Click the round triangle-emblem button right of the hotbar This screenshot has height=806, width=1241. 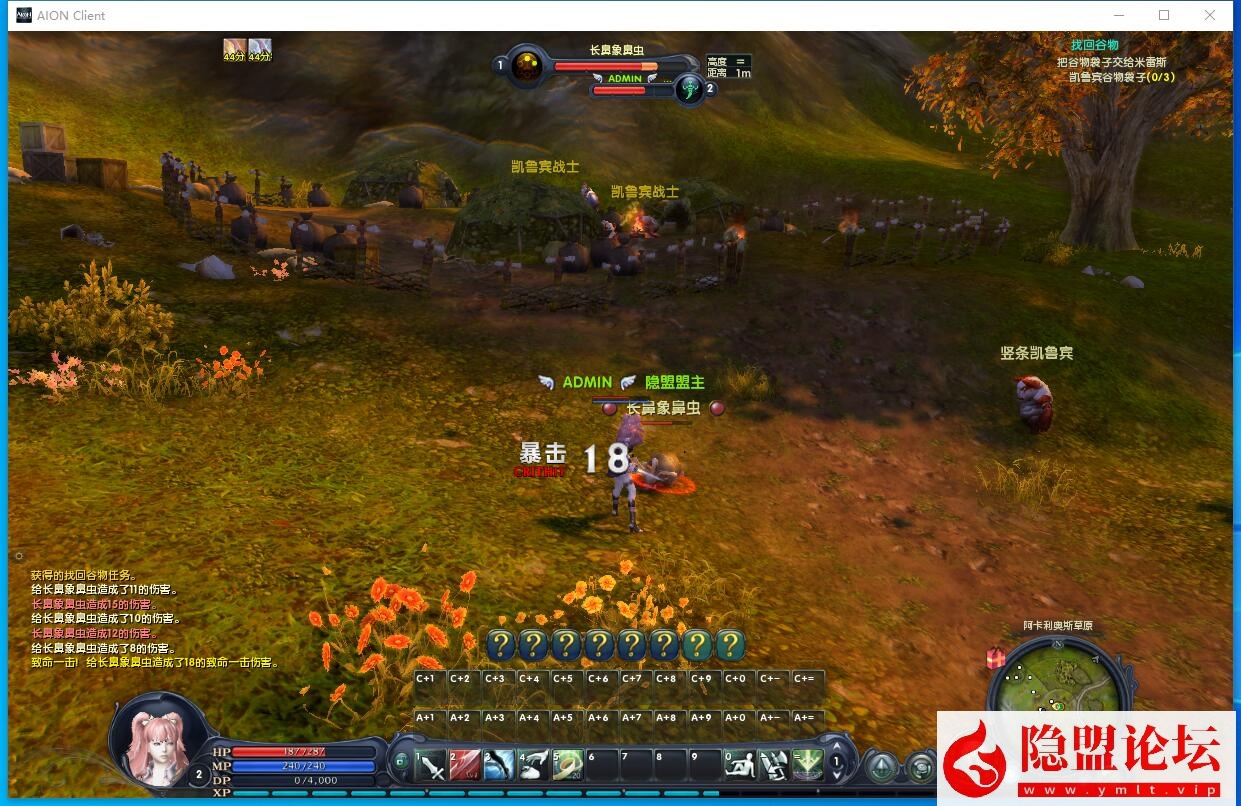(881, 767)
